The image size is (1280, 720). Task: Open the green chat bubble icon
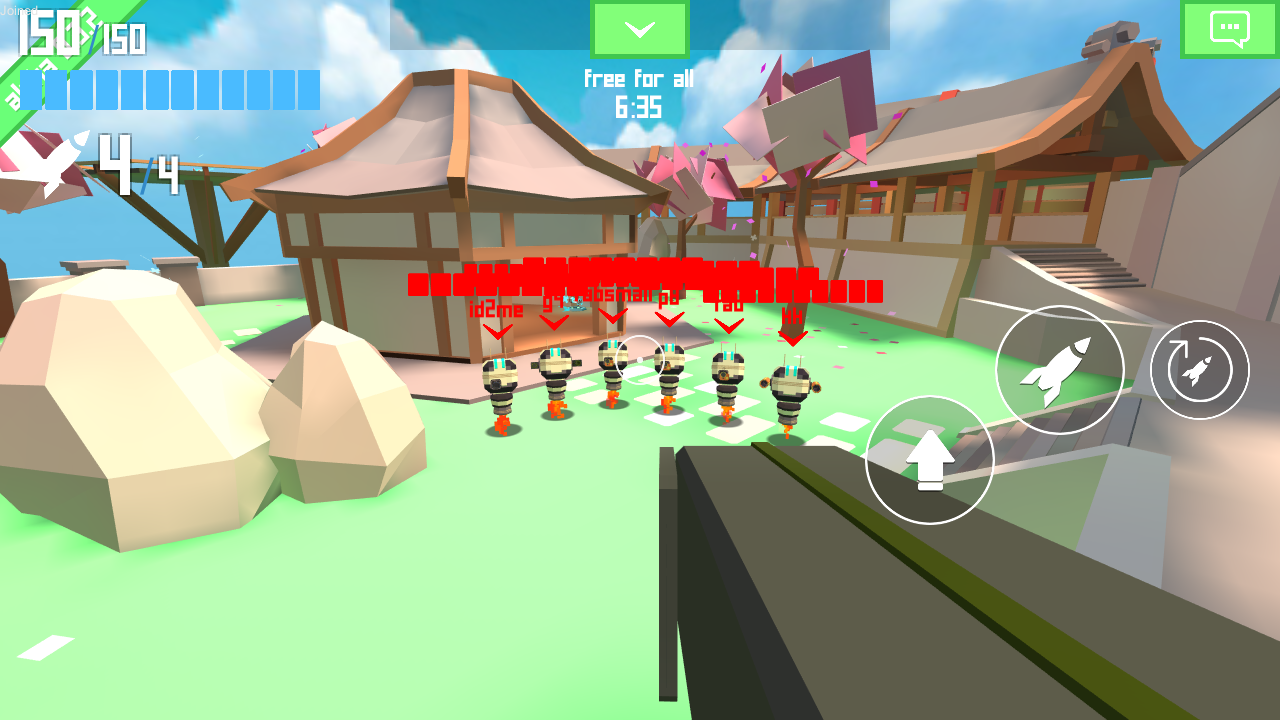[x=1228, y=28]
